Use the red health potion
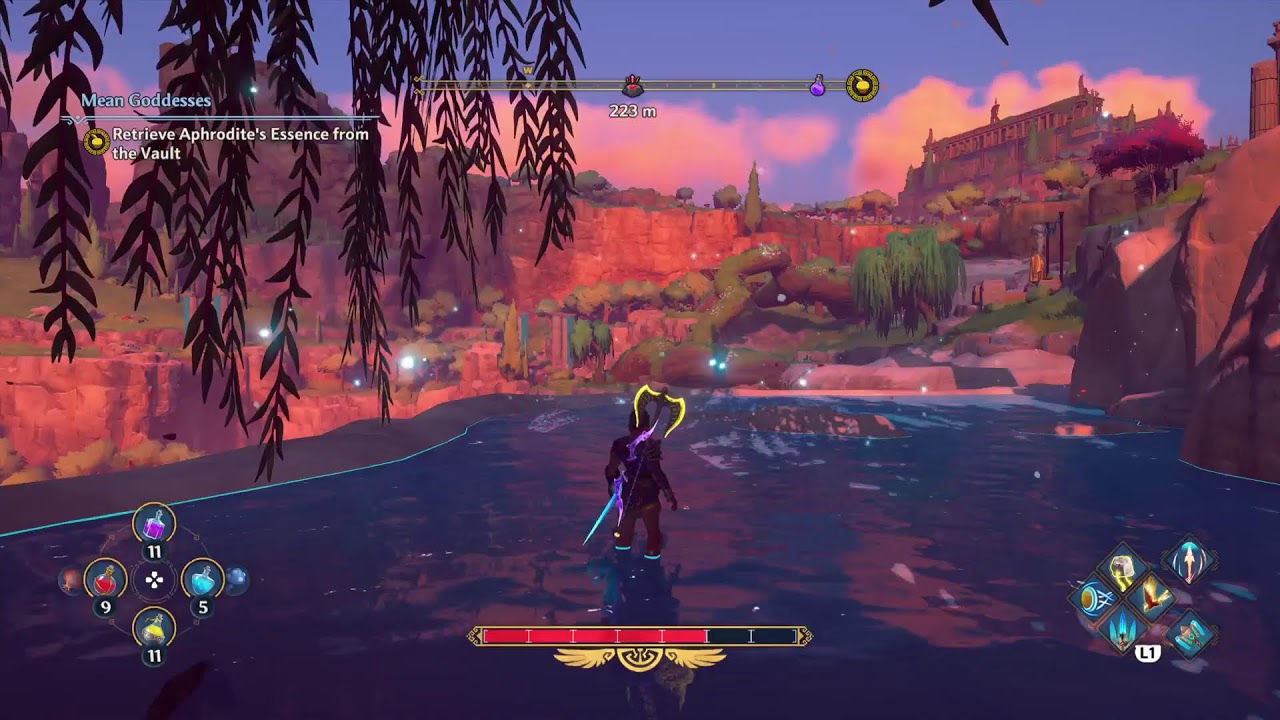The width and height of the screenshot is (1280, 720). point(105,578)
